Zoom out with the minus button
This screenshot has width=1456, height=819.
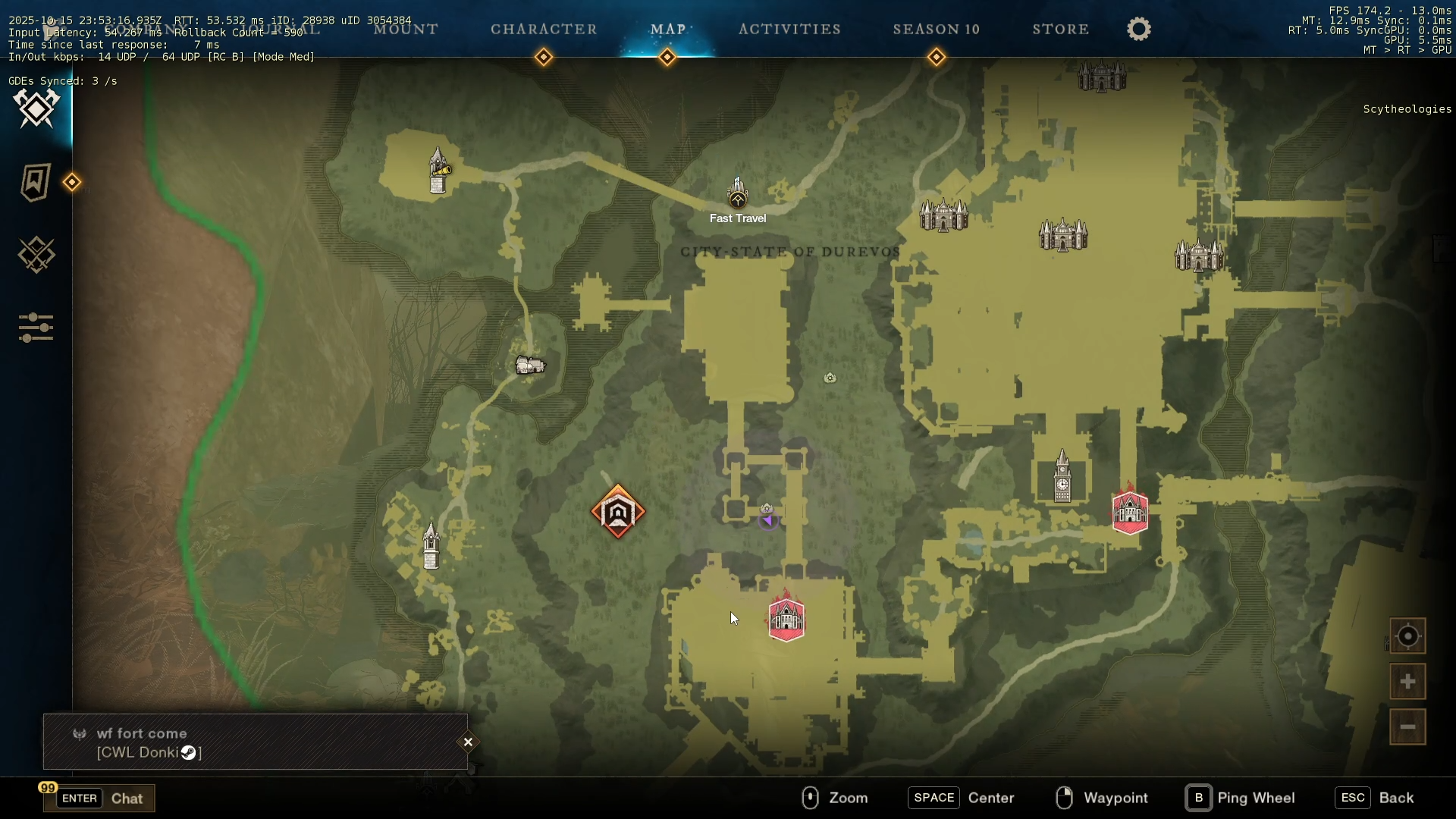[1407, 727]
